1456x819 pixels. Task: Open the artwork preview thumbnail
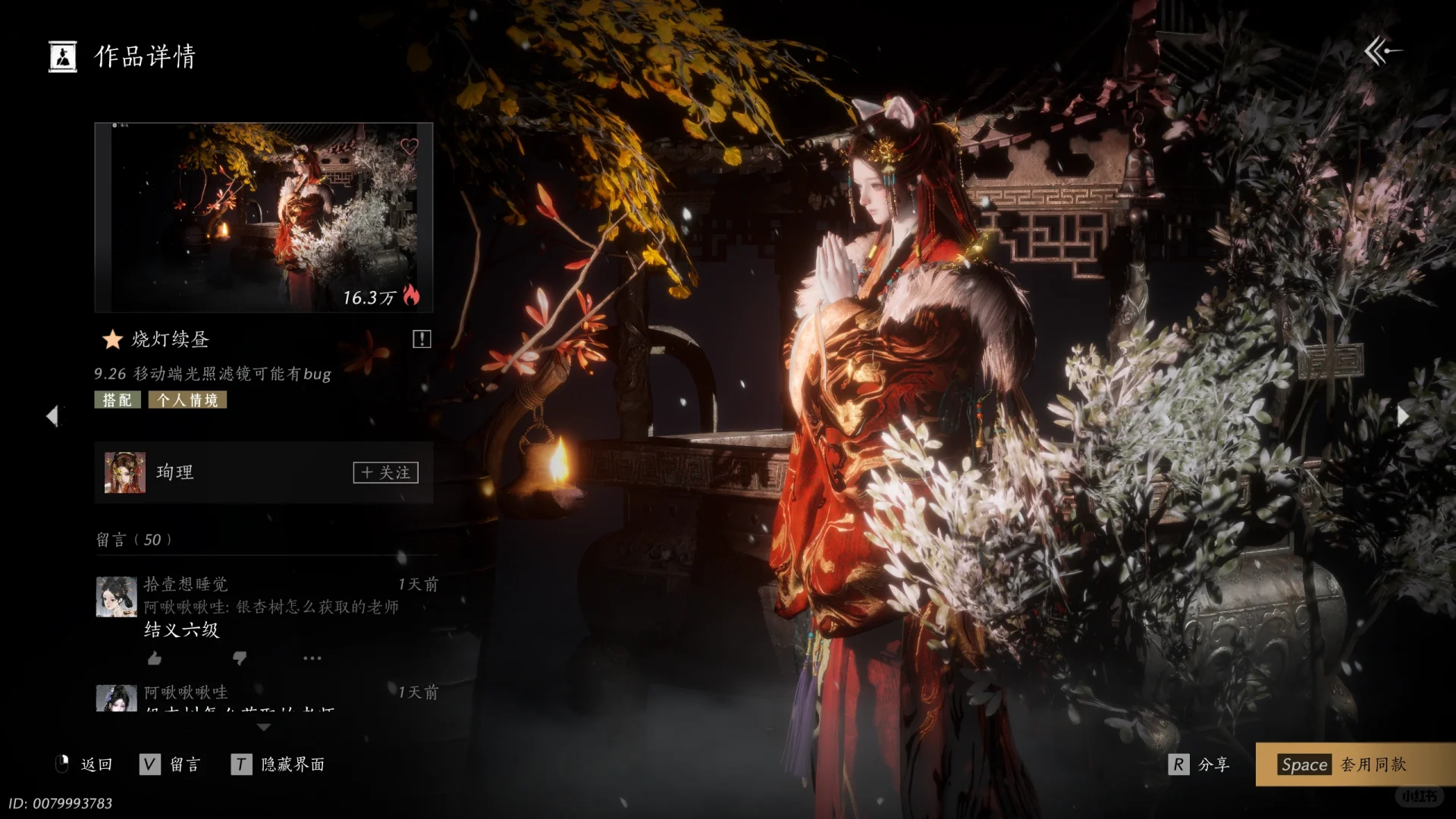263,218
